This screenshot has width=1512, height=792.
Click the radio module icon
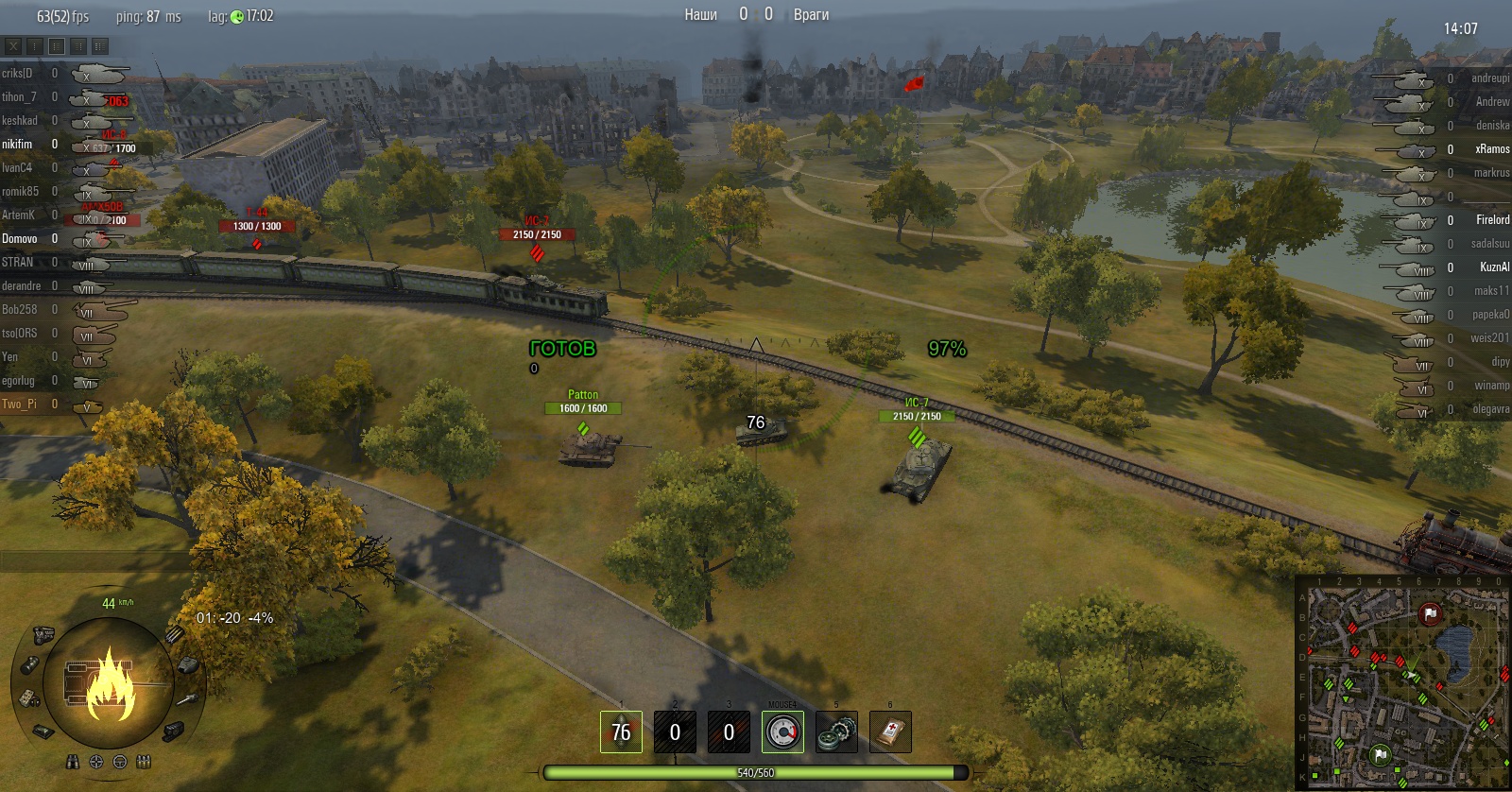coord(28,697)
